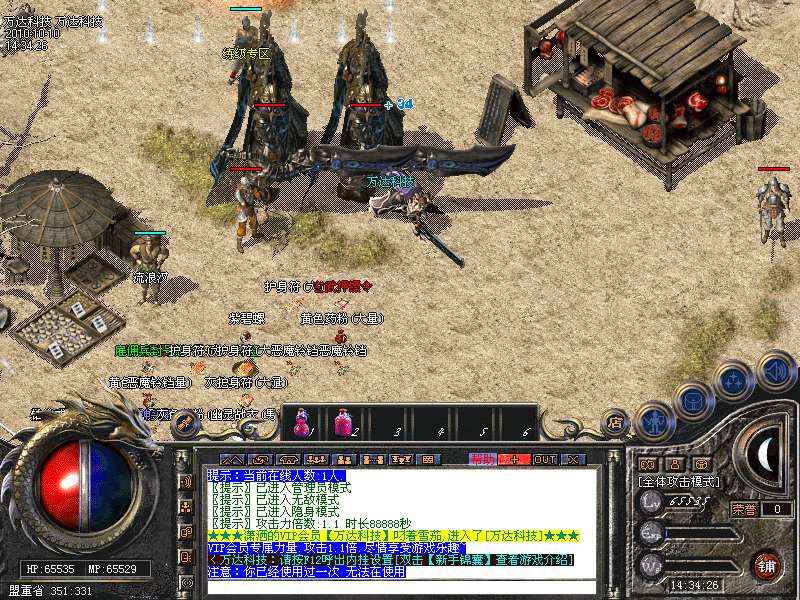Image resolution: width=800 pixels, height=600 pixels.
Task: Click the red 铺 stall button
Action: [x=767, y=564]
